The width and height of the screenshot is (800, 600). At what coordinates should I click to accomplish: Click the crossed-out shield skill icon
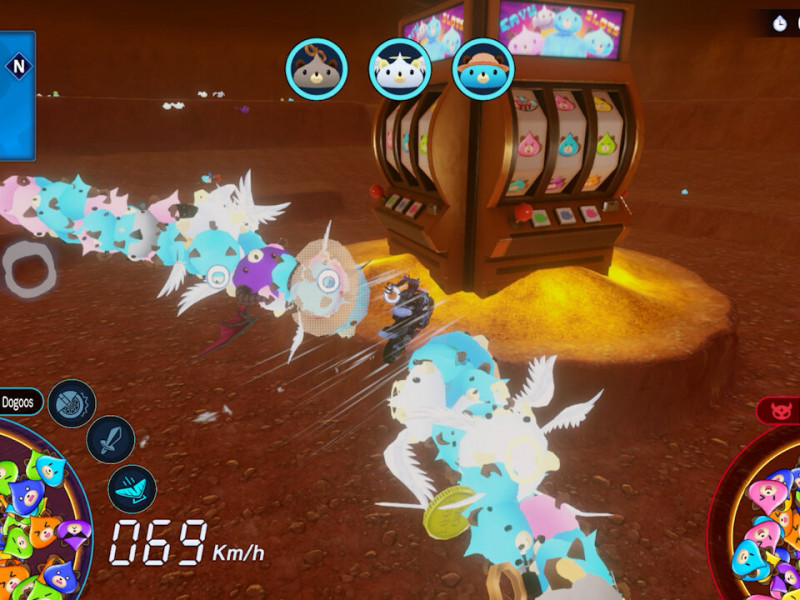[x=72, y=403]
